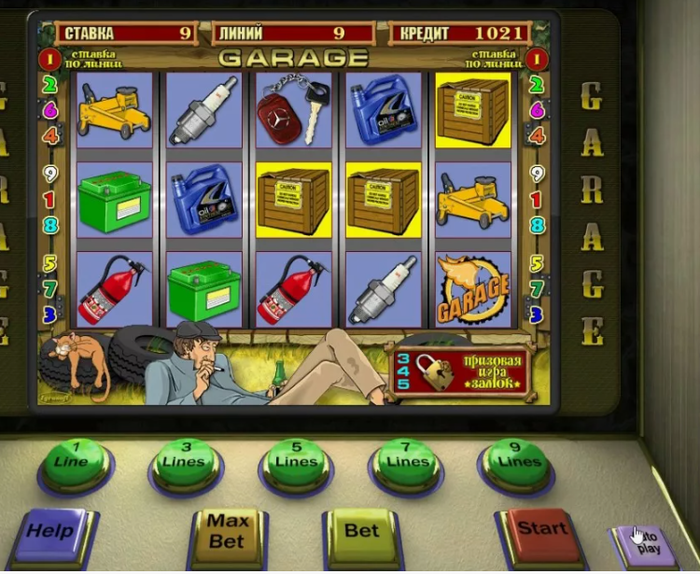Hit the yellow Bet button
The image size is (700, 574).
tap(362, 530)
